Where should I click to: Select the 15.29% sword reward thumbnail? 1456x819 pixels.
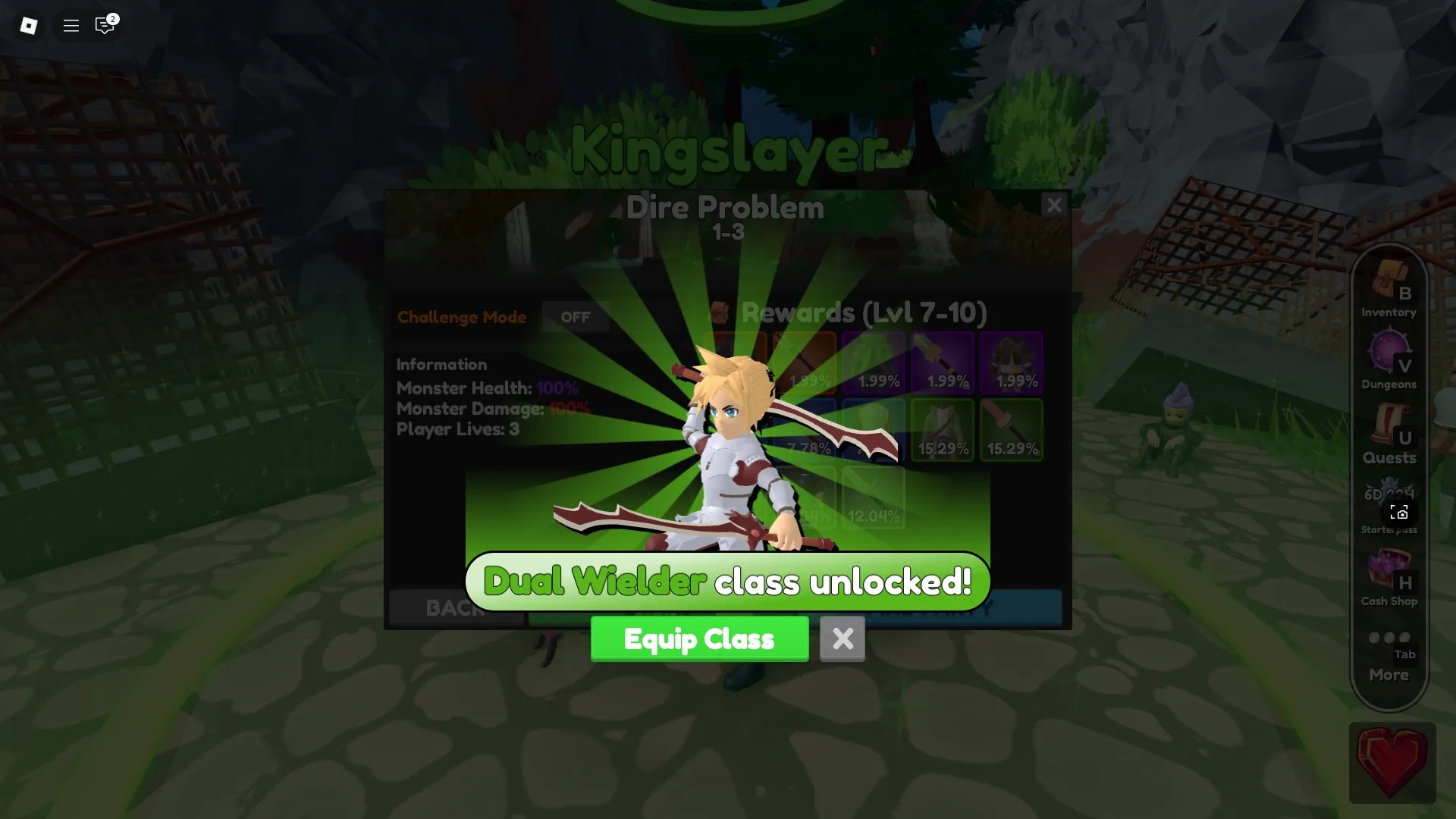point(1012,429)
